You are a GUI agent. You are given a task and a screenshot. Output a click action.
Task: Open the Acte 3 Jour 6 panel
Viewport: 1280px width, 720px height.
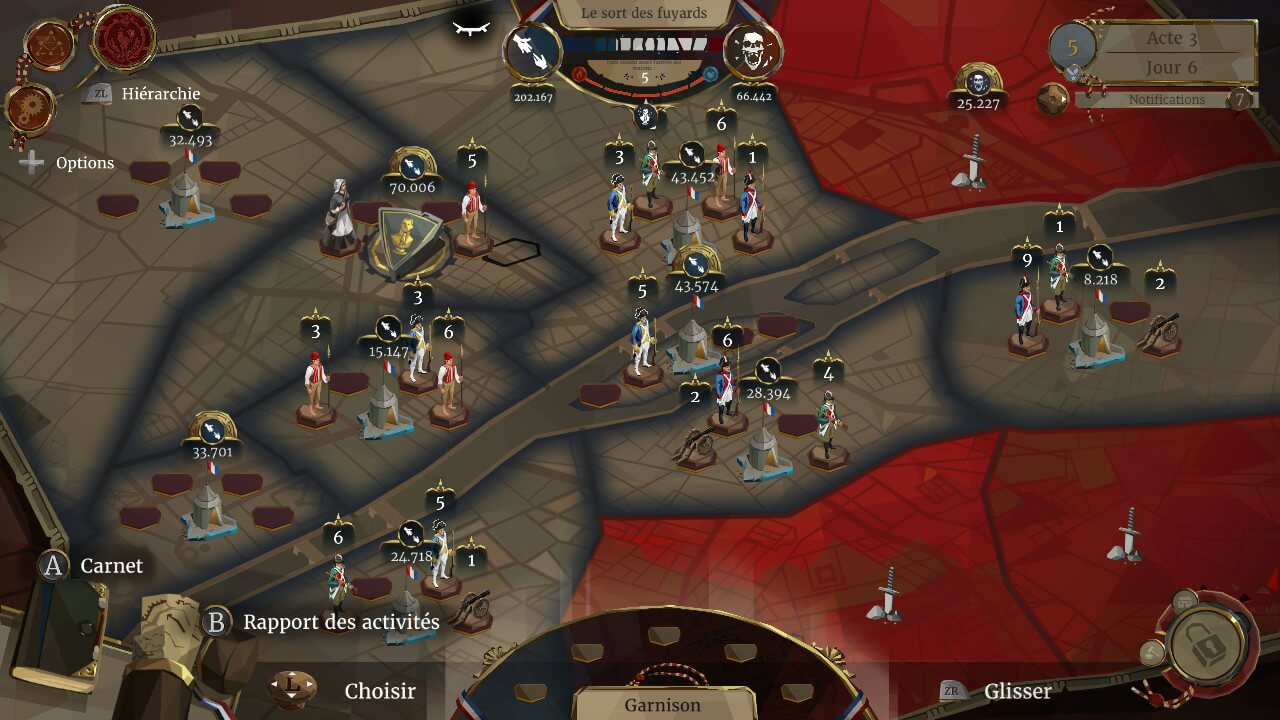point(1172,53)
